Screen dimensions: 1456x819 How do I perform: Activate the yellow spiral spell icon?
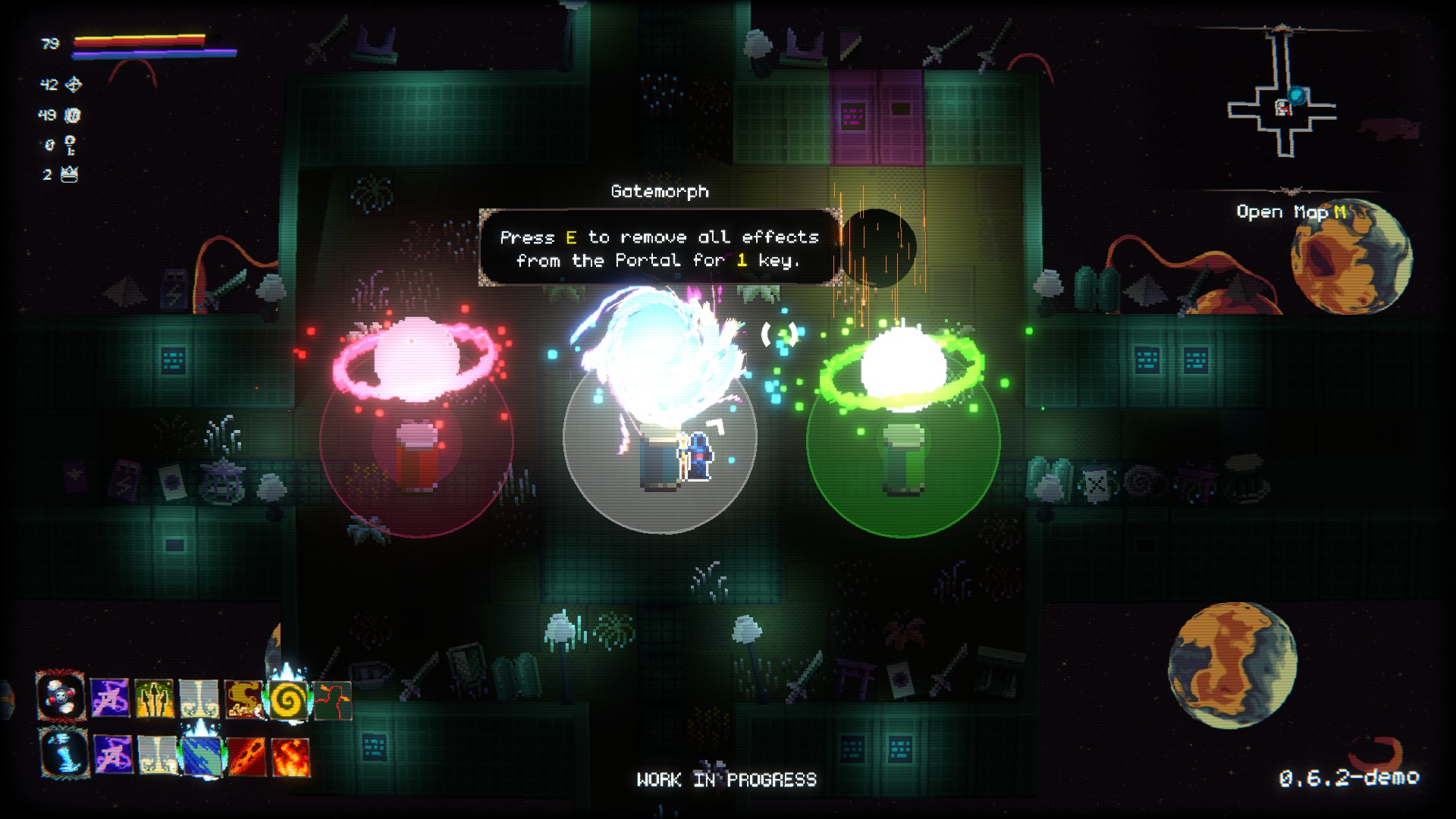[288, 699]
